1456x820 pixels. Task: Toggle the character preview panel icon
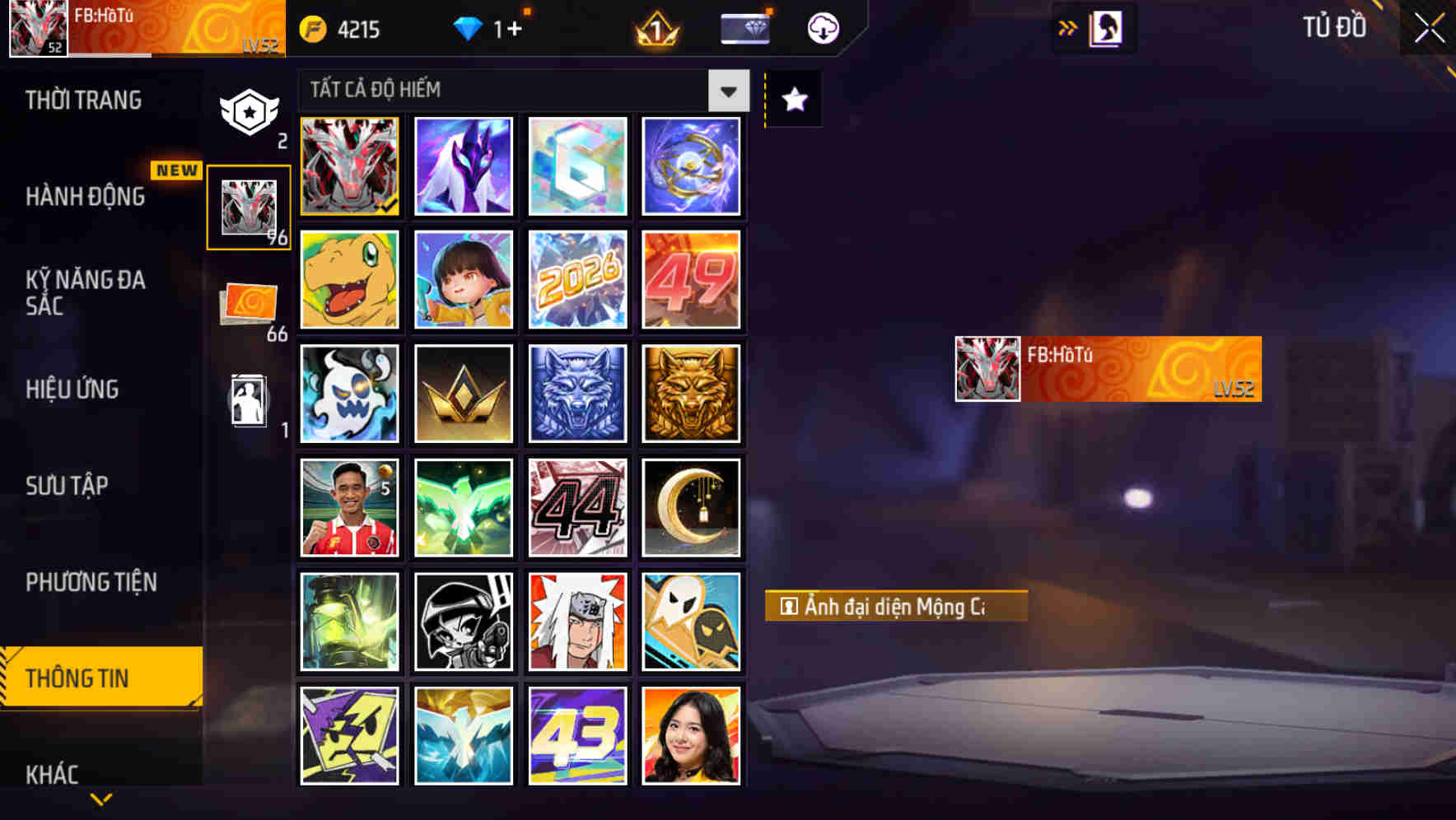[x=1104, y=27]
